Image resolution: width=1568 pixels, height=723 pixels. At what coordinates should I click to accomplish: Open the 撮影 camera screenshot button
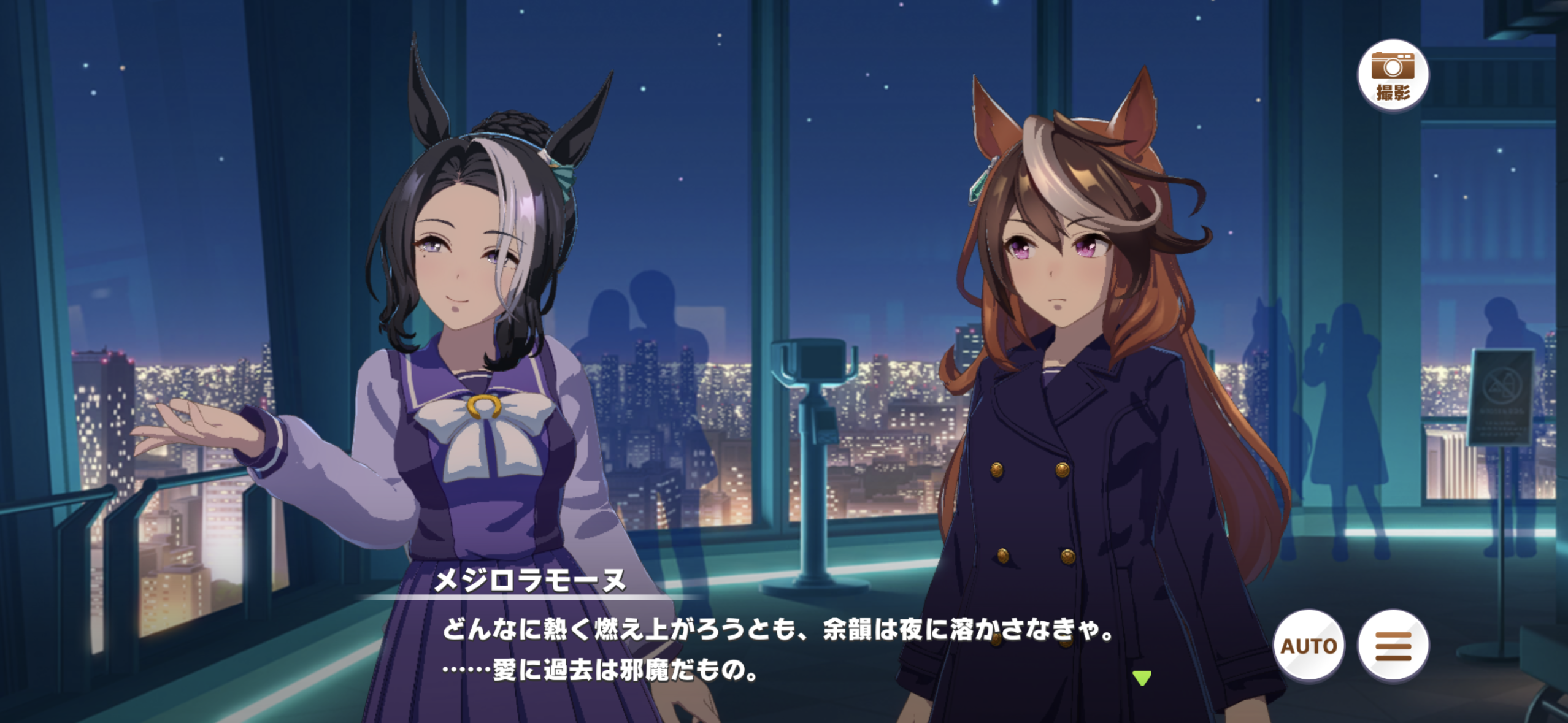[x=1393, y=75]
